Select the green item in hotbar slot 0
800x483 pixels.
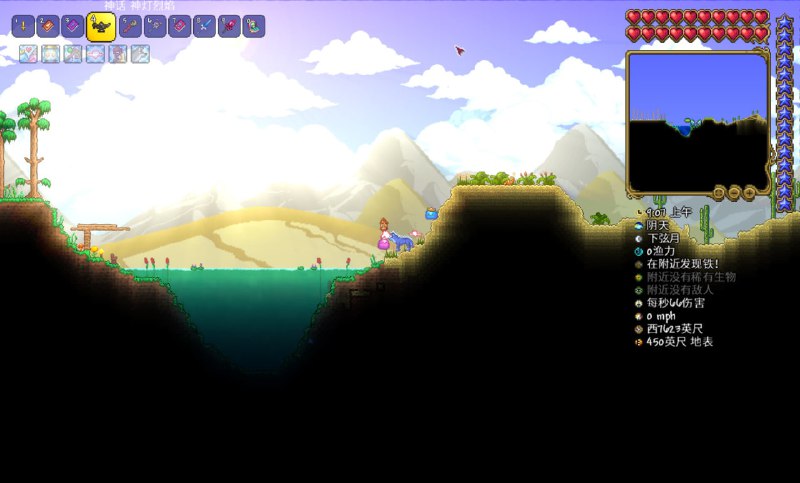[x=254, y=26]
